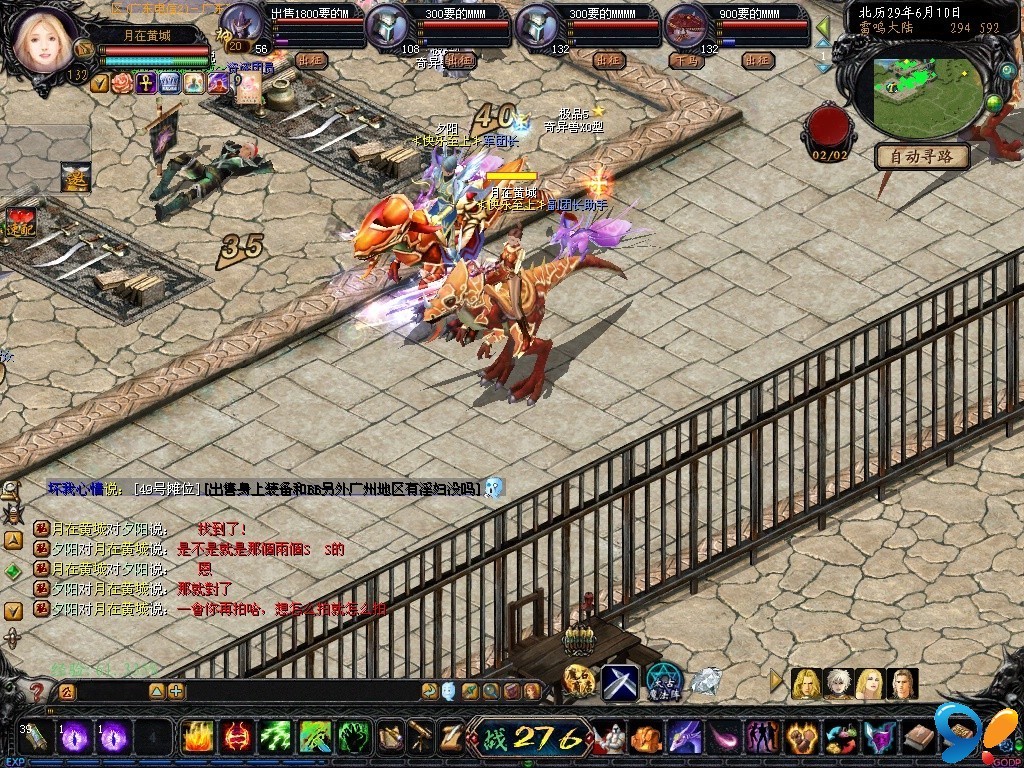The image size is (1024, 768).
Task: Click the 自动寻路 auto-pathfinding button
Action: pyautogui.click(x=921, y=156)
